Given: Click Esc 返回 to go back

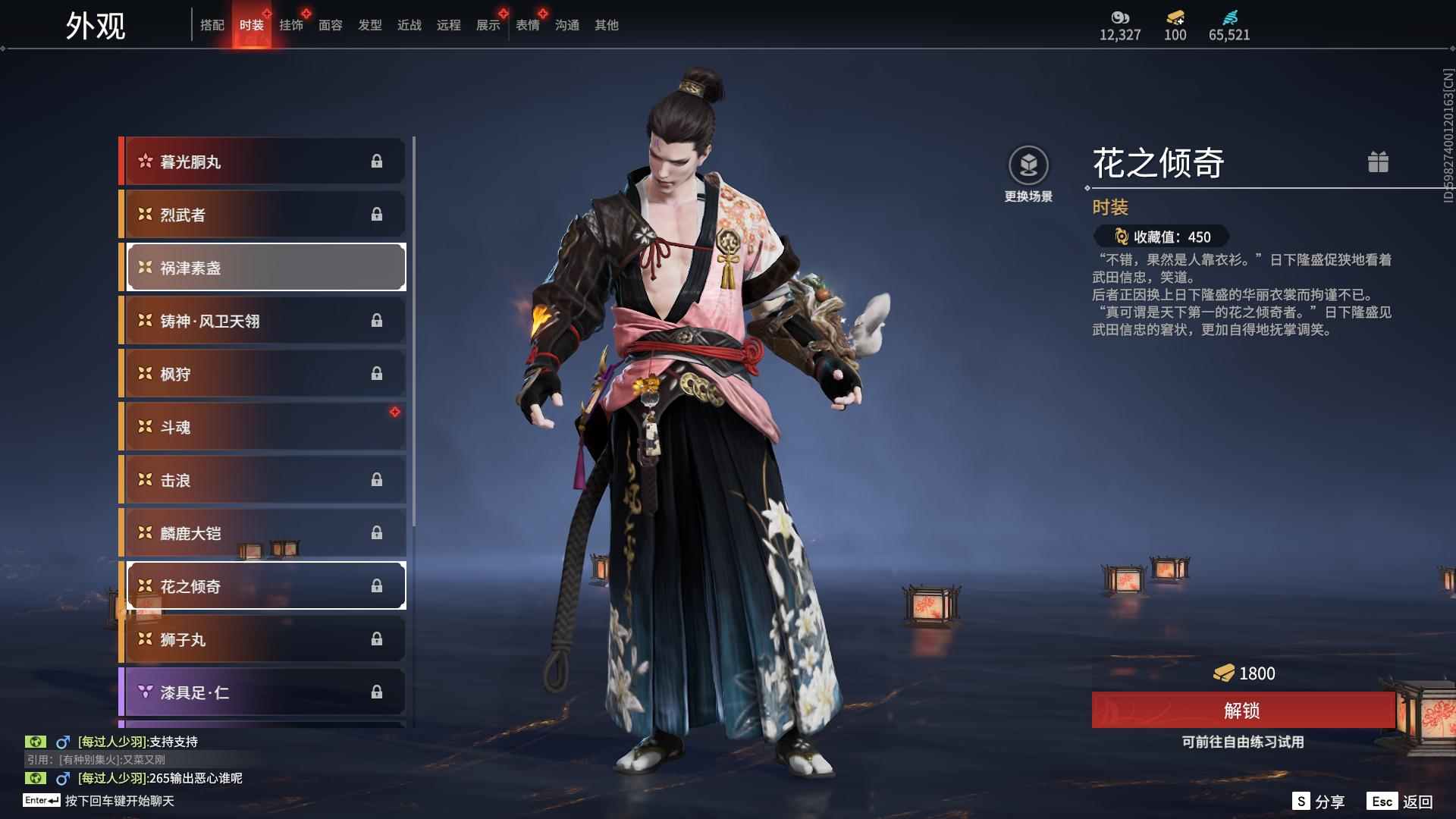Looking at the screenshot, I should point(1399,800).
